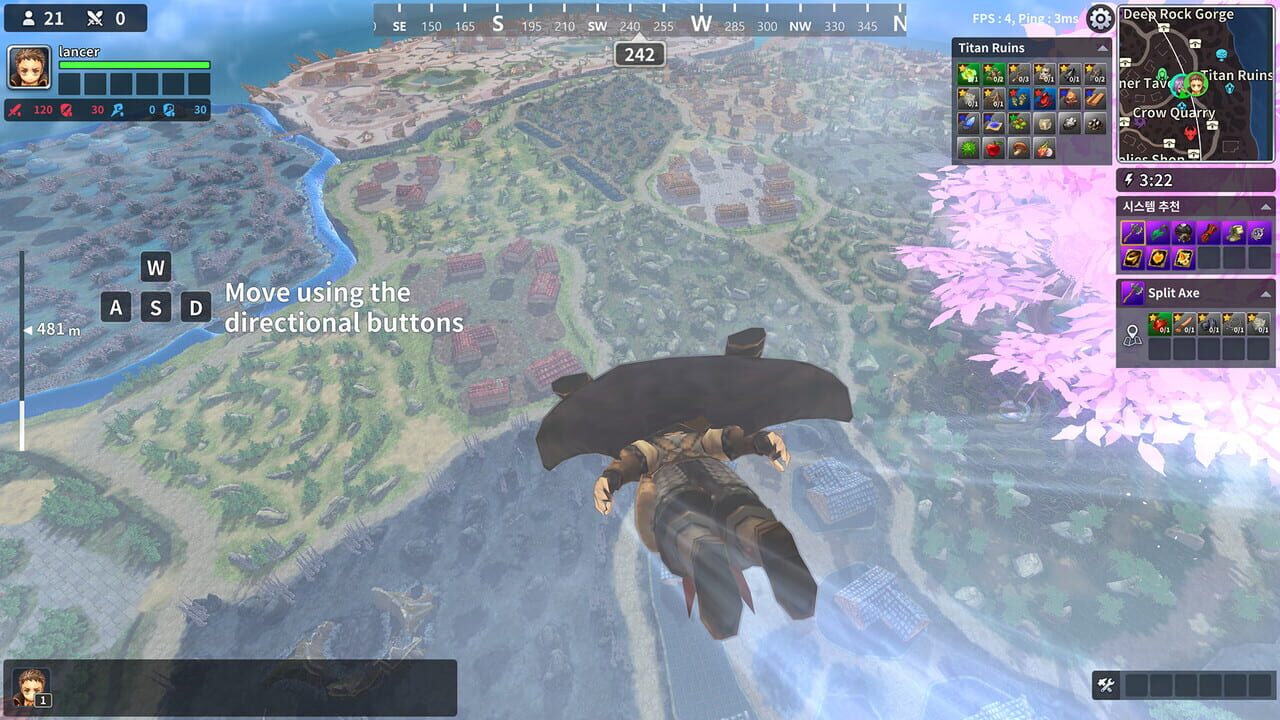This screenshot has width=1280, height=720.
Task: Collapse the 시스템 추천 panel
Action: point(1265,207)
